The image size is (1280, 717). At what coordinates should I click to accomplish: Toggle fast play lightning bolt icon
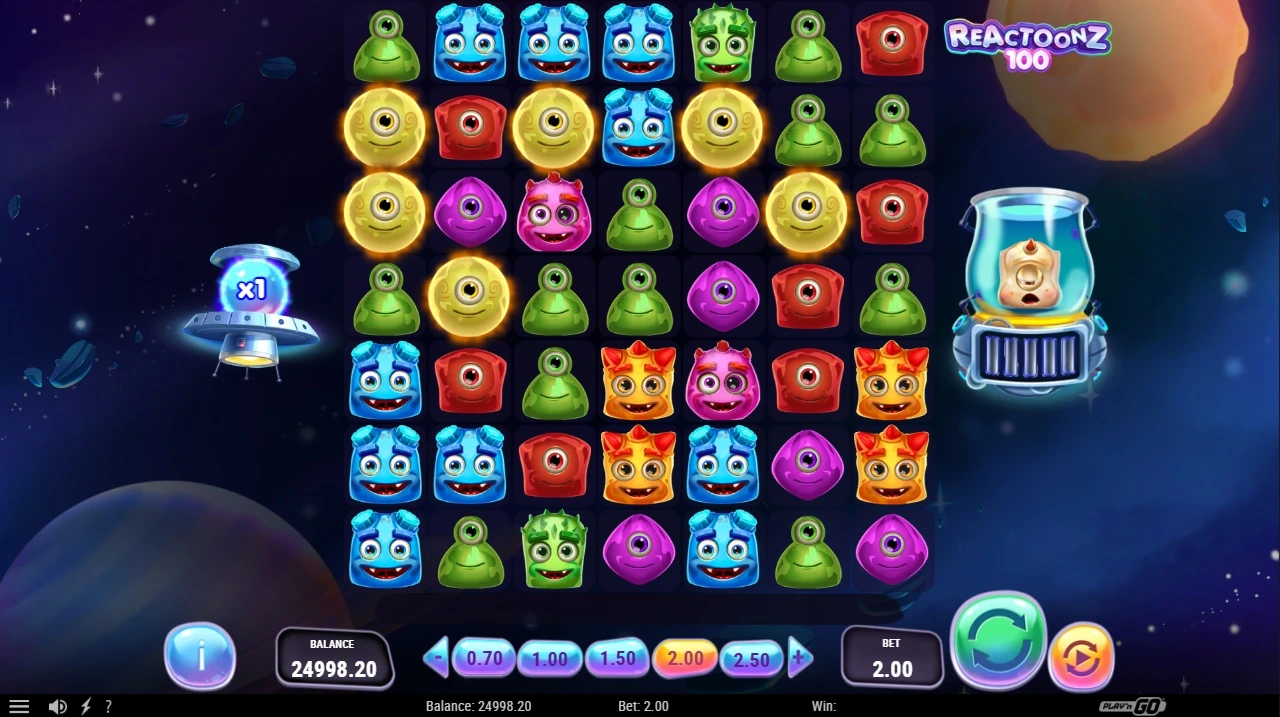[x=86, y=706]
